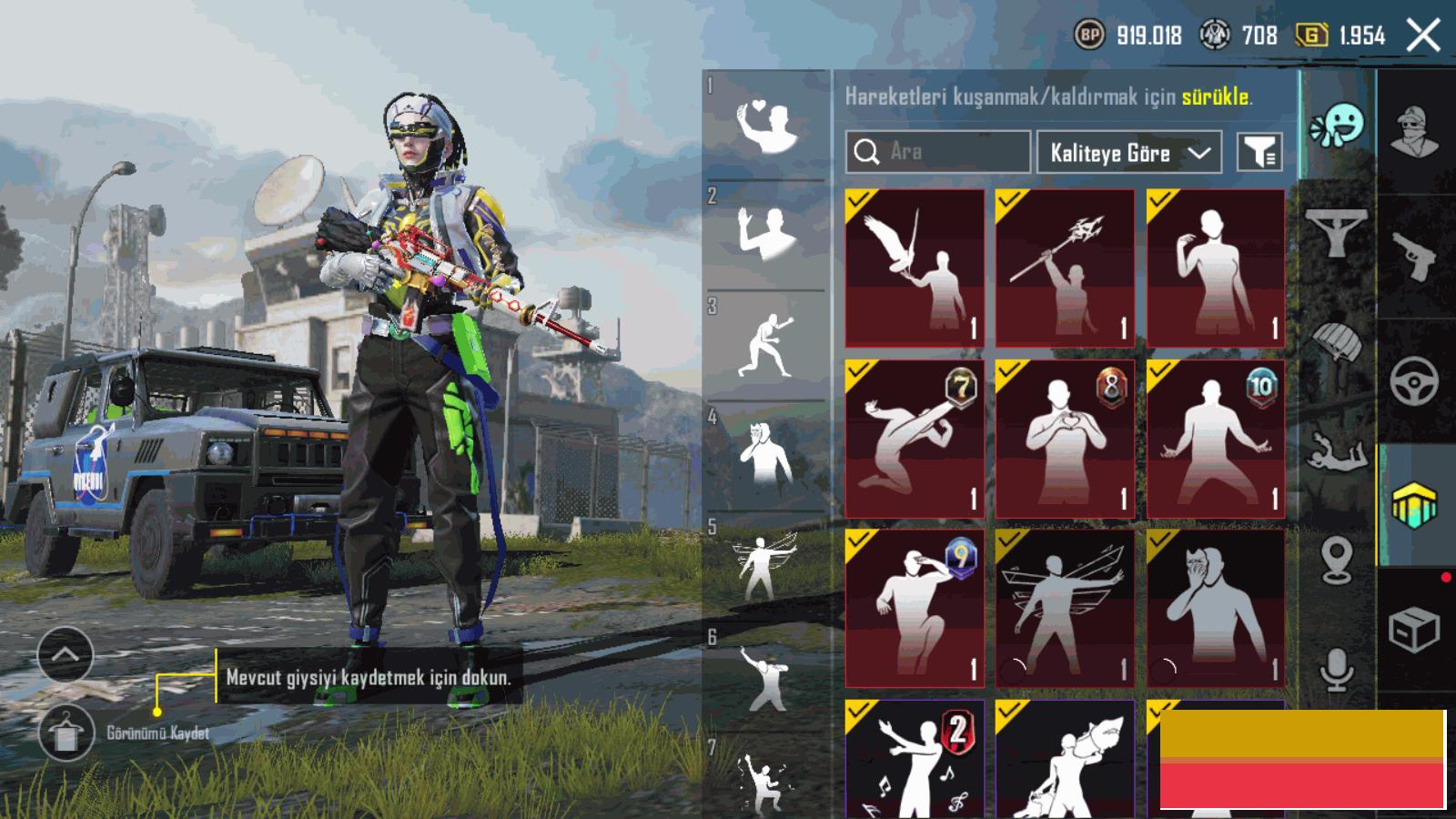
Task: Select the winged figure emote tile
Action: point(1065,608)
